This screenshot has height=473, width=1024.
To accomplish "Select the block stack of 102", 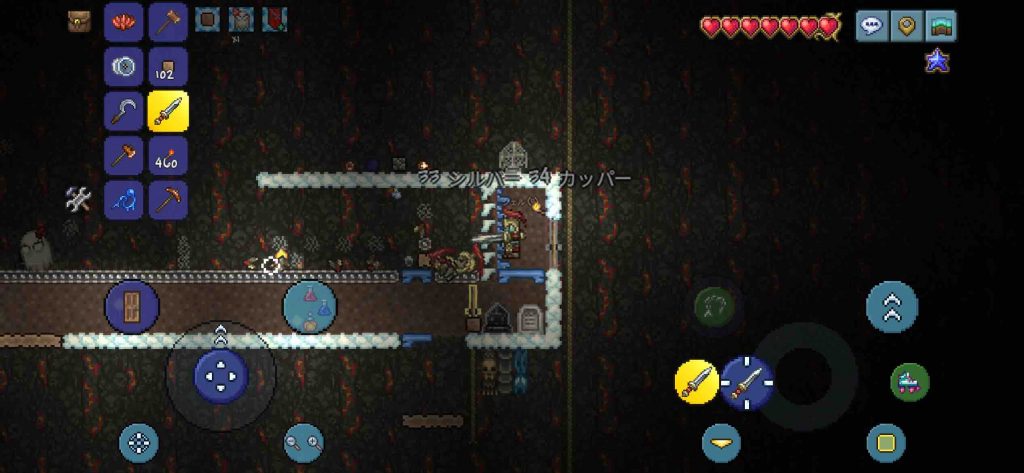I will click(x=168, y=67).
